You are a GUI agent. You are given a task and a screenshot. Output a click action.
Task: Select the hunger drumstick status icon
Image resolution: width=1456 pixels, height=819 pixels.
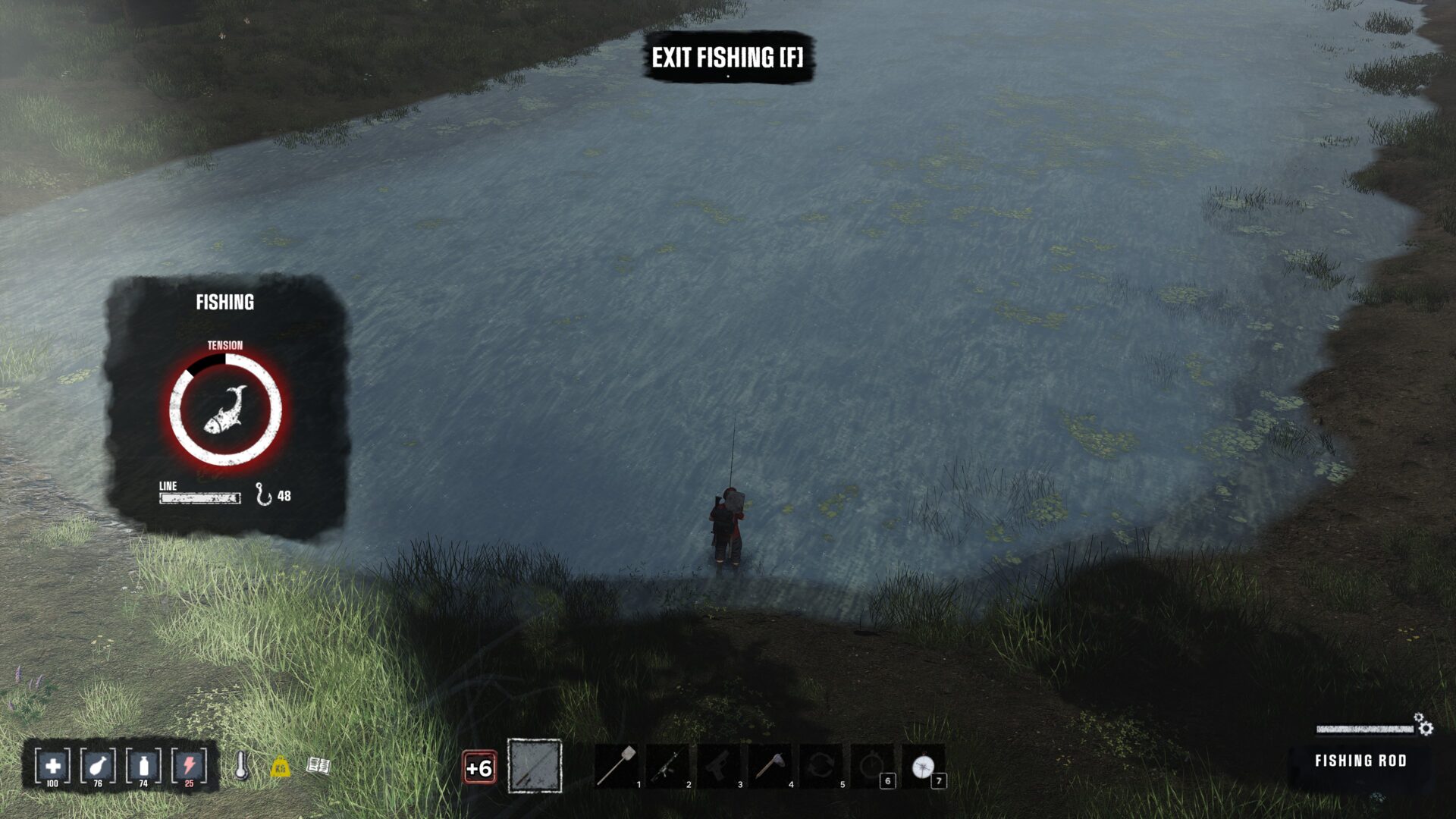[98, 766]
